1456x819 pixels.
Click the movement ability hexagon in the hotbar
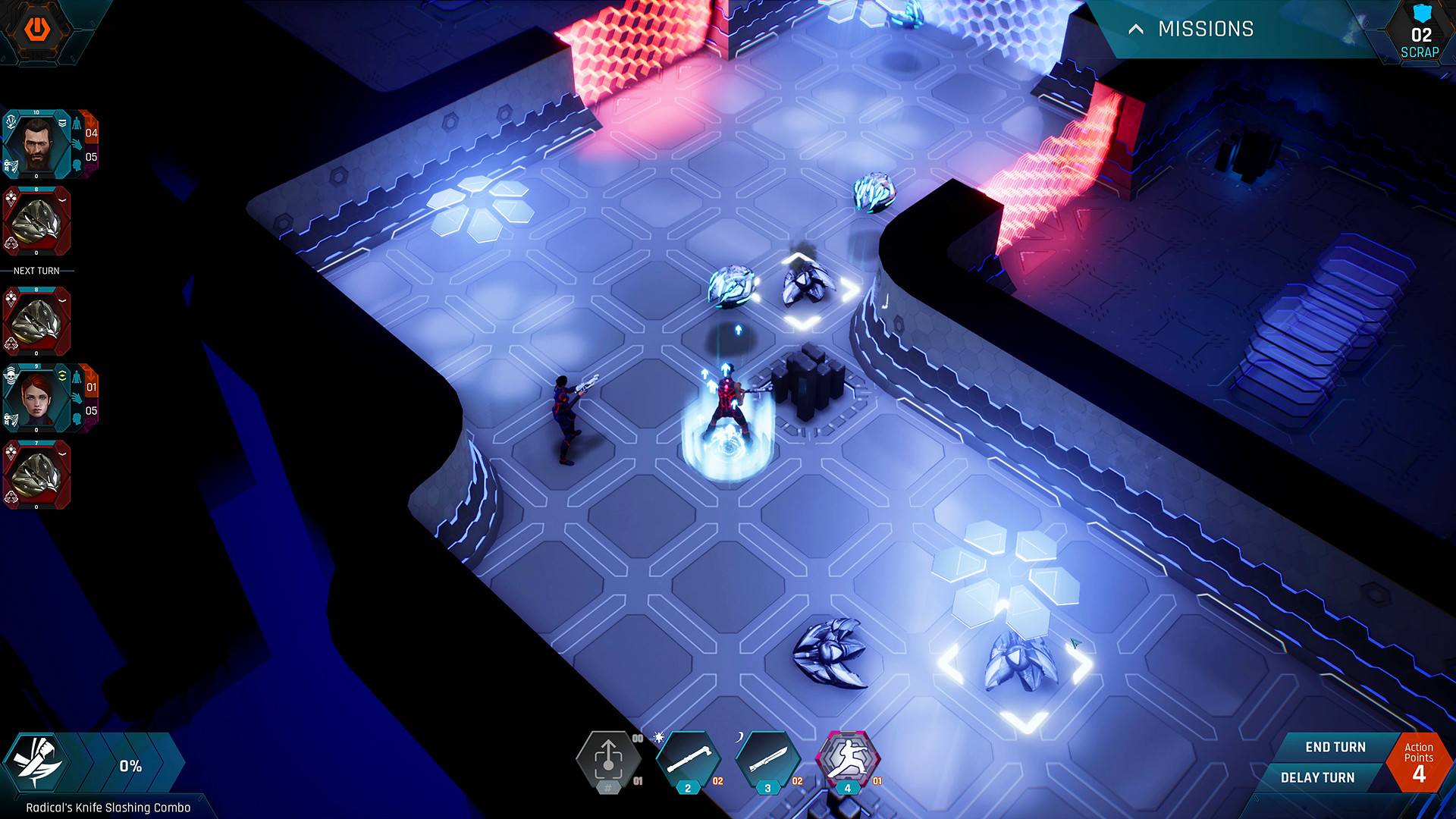point(609,760)
